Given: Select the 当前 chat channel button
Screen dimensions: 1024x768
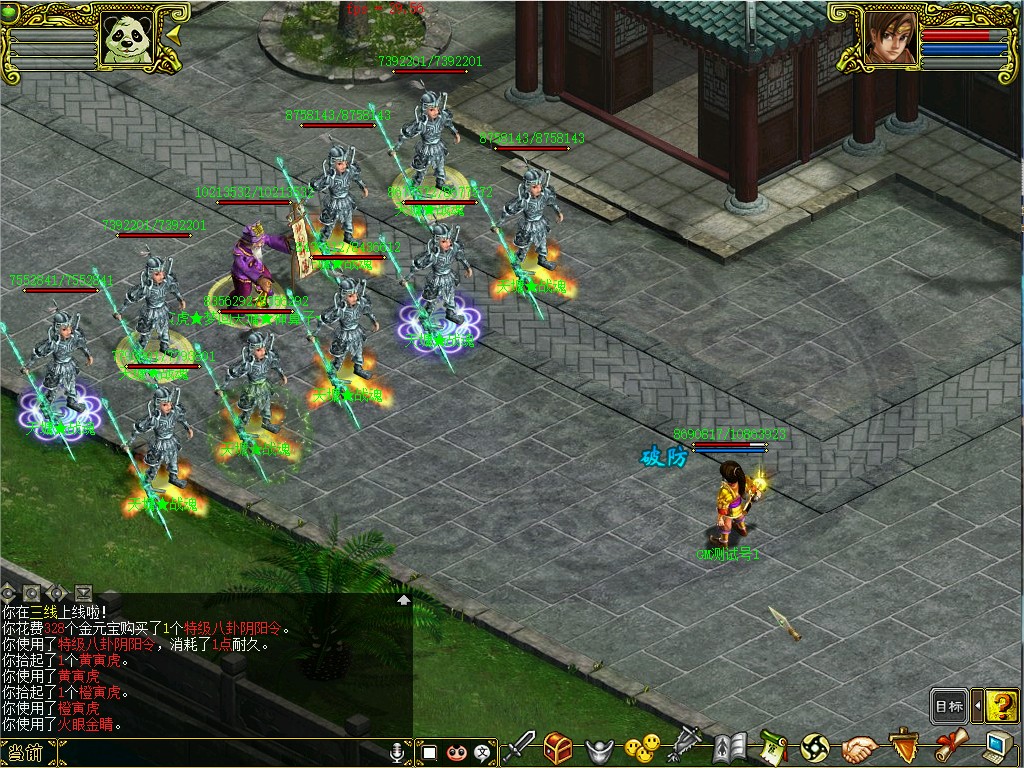Looking at the screenshot, I should (x=22, y=752).
